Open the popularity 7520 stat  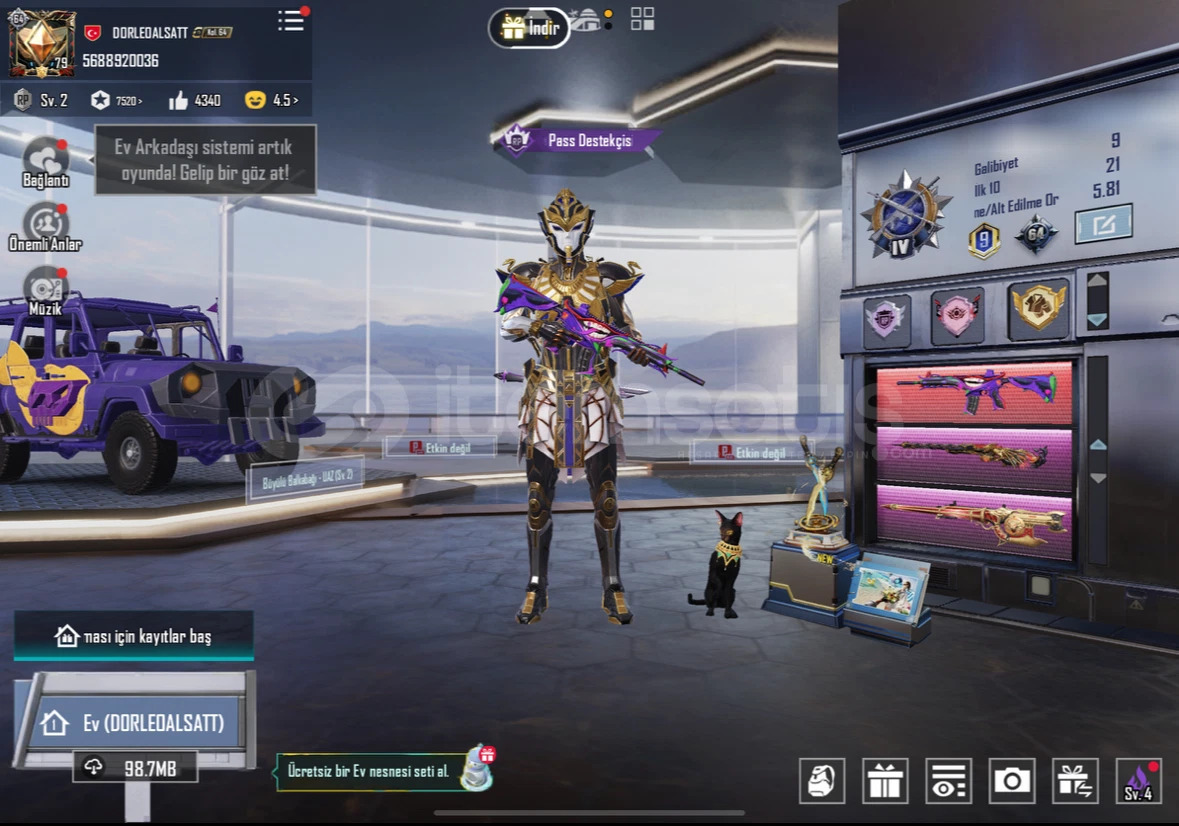[x=116, y=100]
